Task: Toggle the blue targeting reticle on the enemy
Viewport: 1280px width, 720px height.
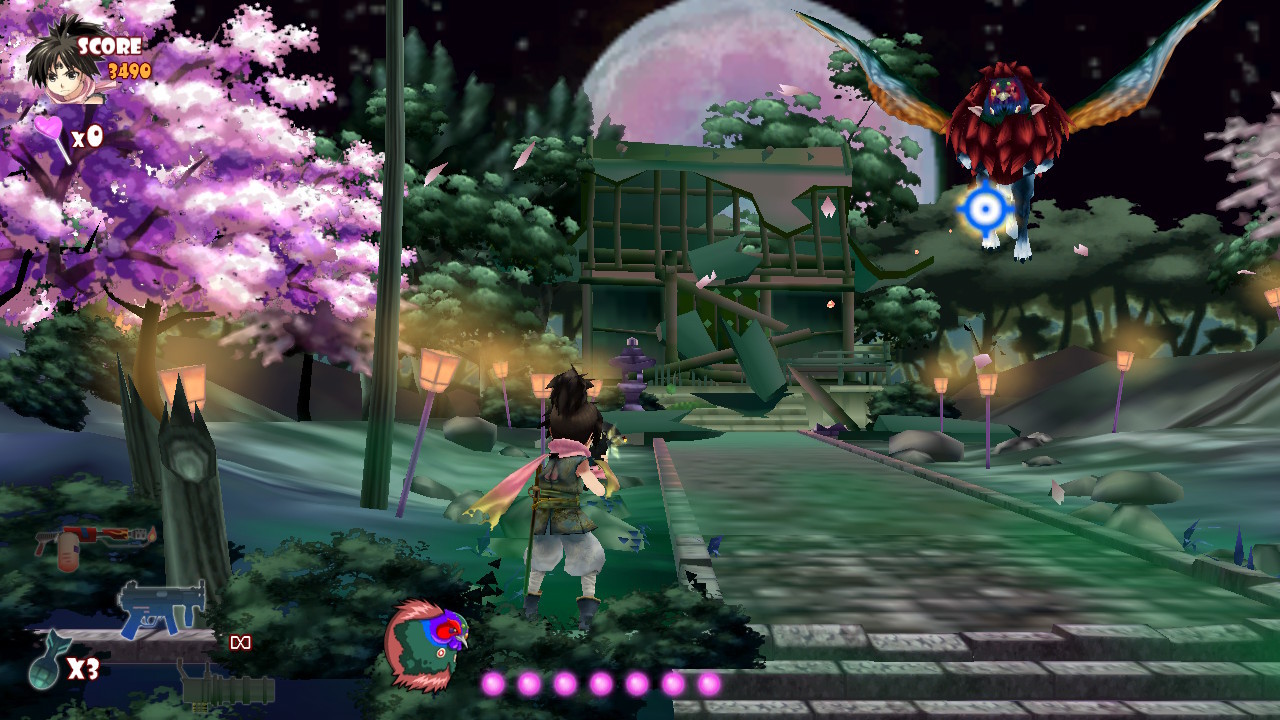Action: (983, 208)
